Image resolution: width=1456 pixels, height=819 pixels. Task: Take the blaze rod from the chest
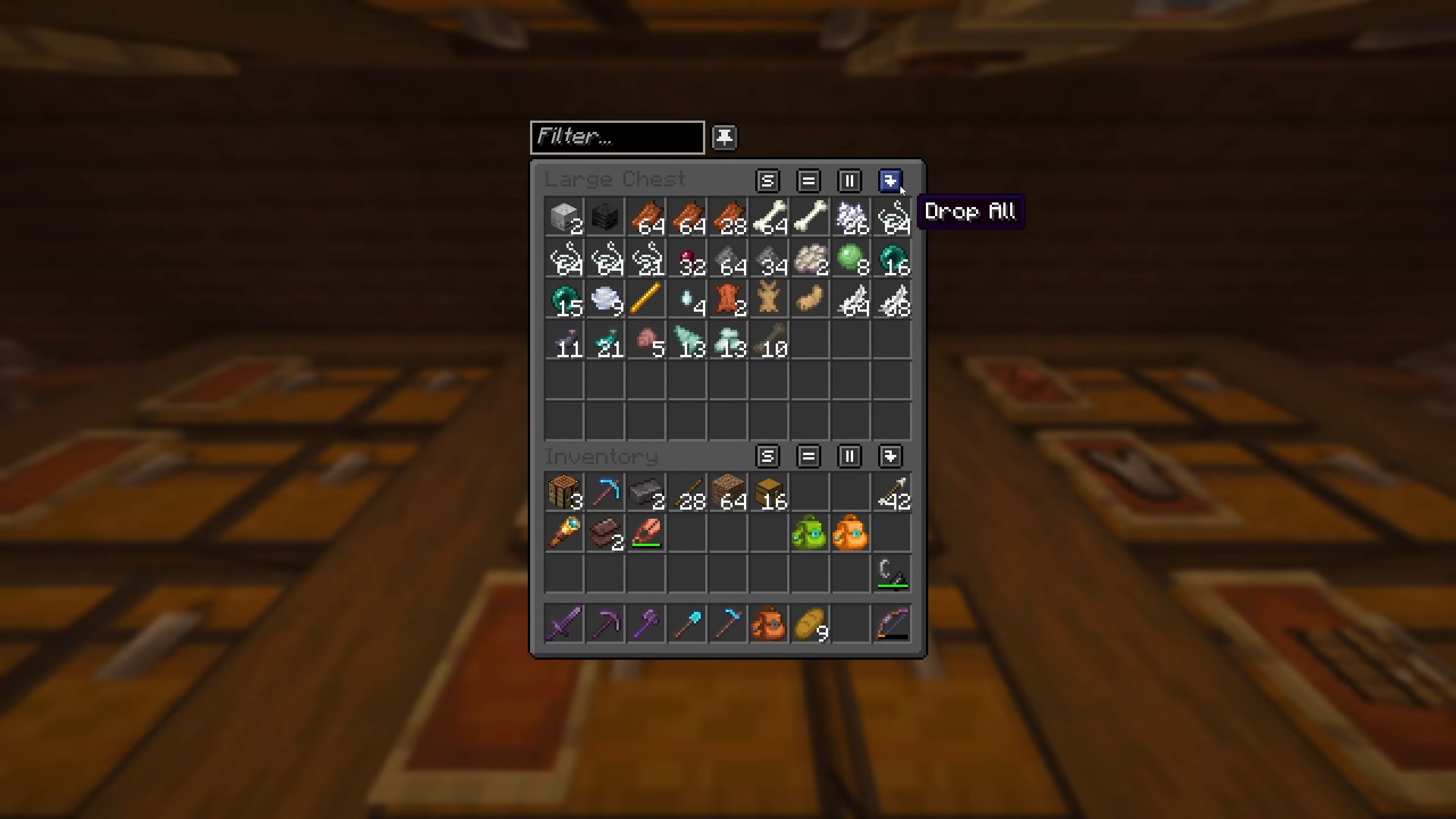[646, 300]
